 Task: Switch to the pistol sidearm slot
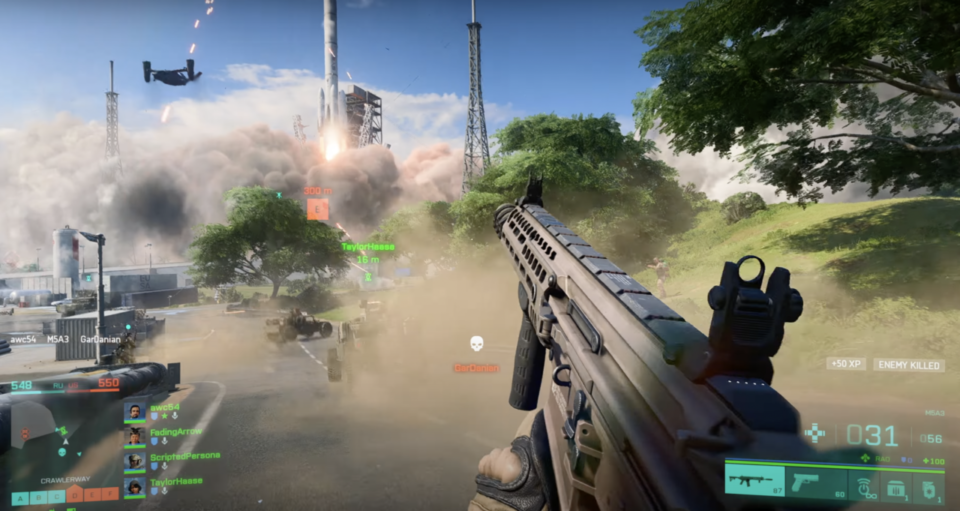click(x=815, y=483)
